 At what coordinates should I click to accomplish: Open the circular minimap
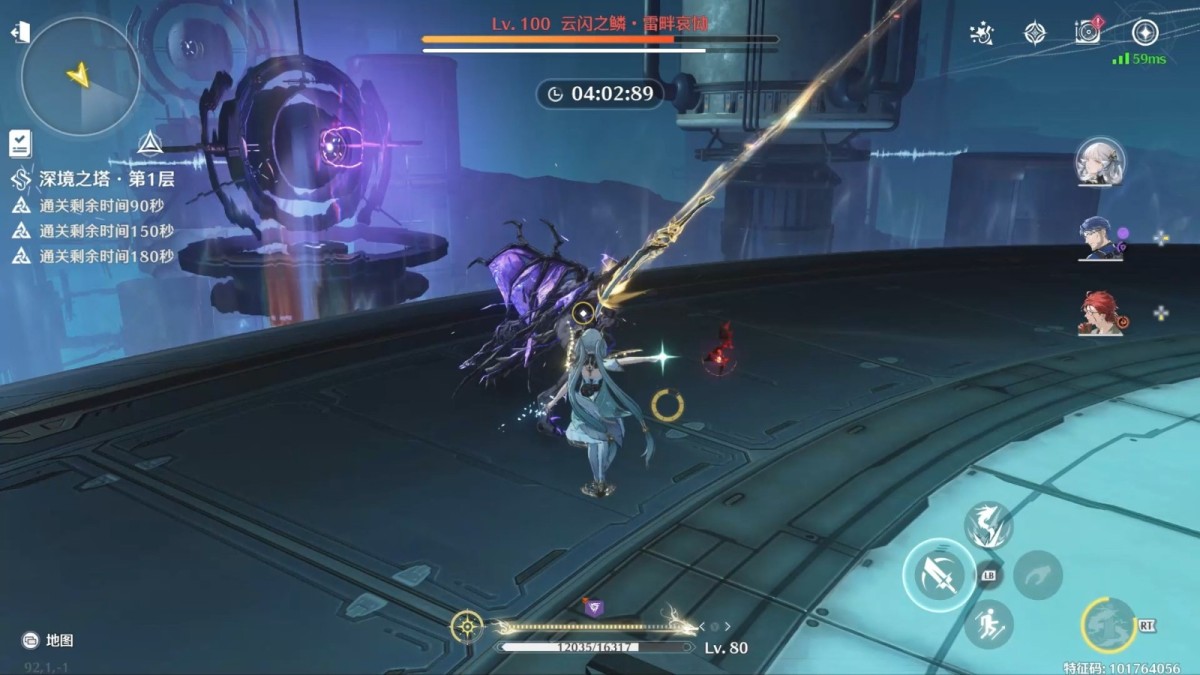point(80,76)
